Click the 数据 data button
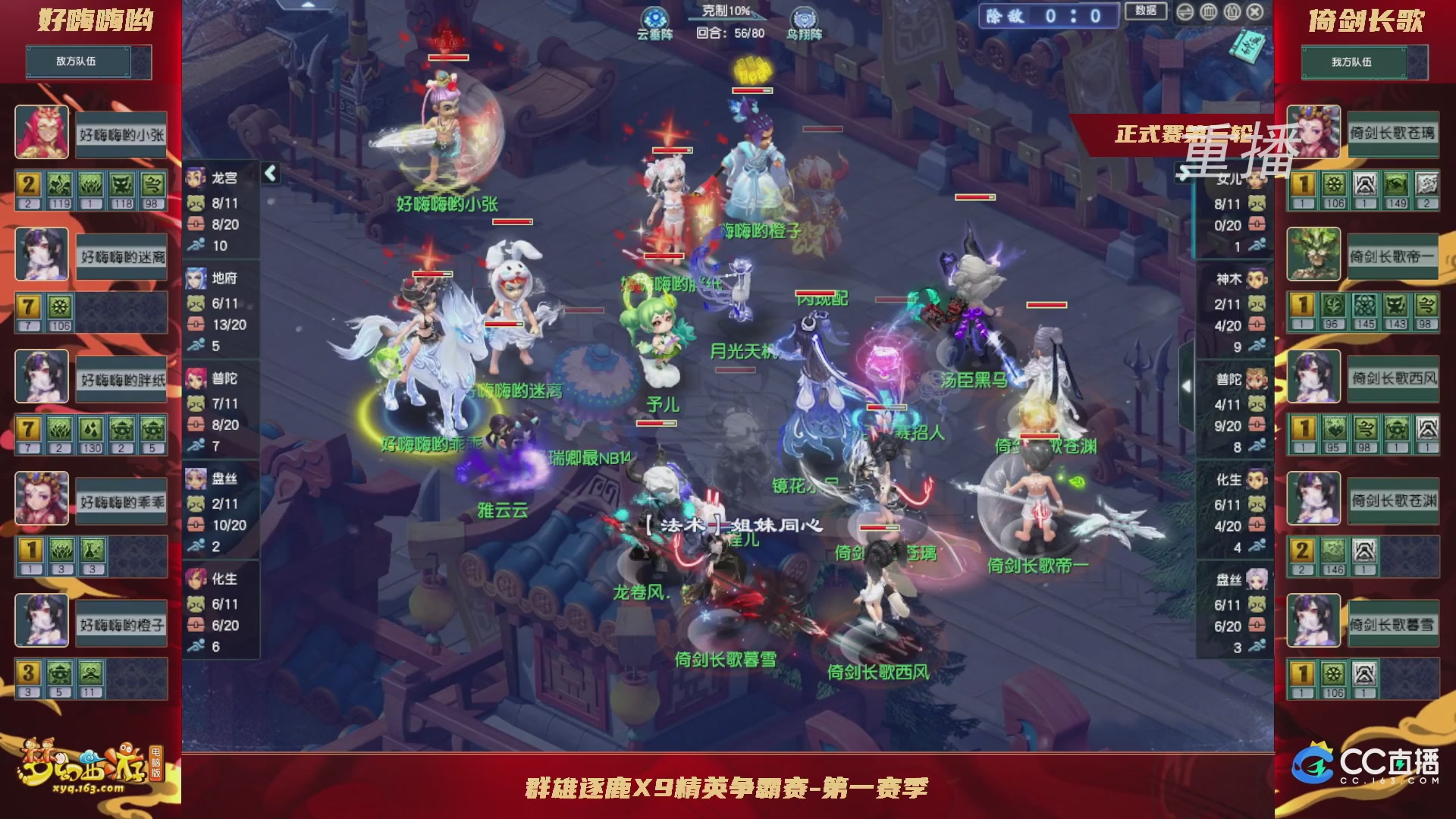The image size is (1456, 819). tap(1145, 12)
